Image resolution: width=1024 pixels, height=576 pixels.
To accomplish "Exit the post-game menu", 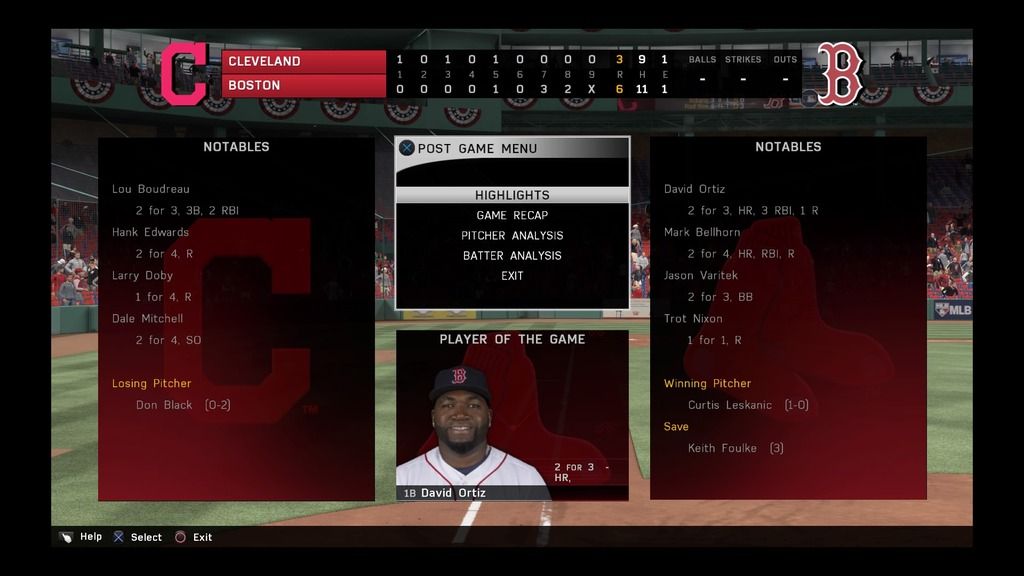I will pyautogui.click(x=512, y=275).
